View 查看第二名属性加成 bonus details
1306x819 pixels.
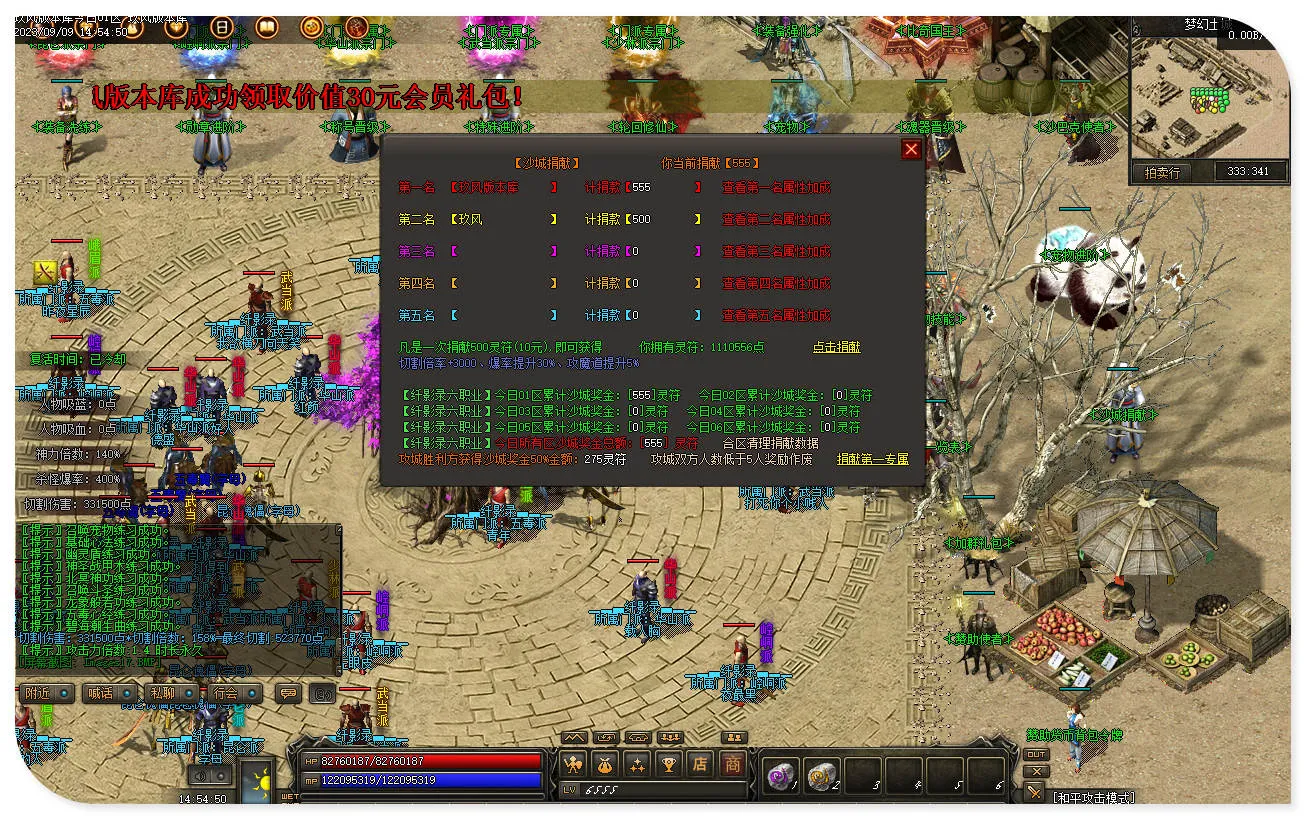point(776,219)
